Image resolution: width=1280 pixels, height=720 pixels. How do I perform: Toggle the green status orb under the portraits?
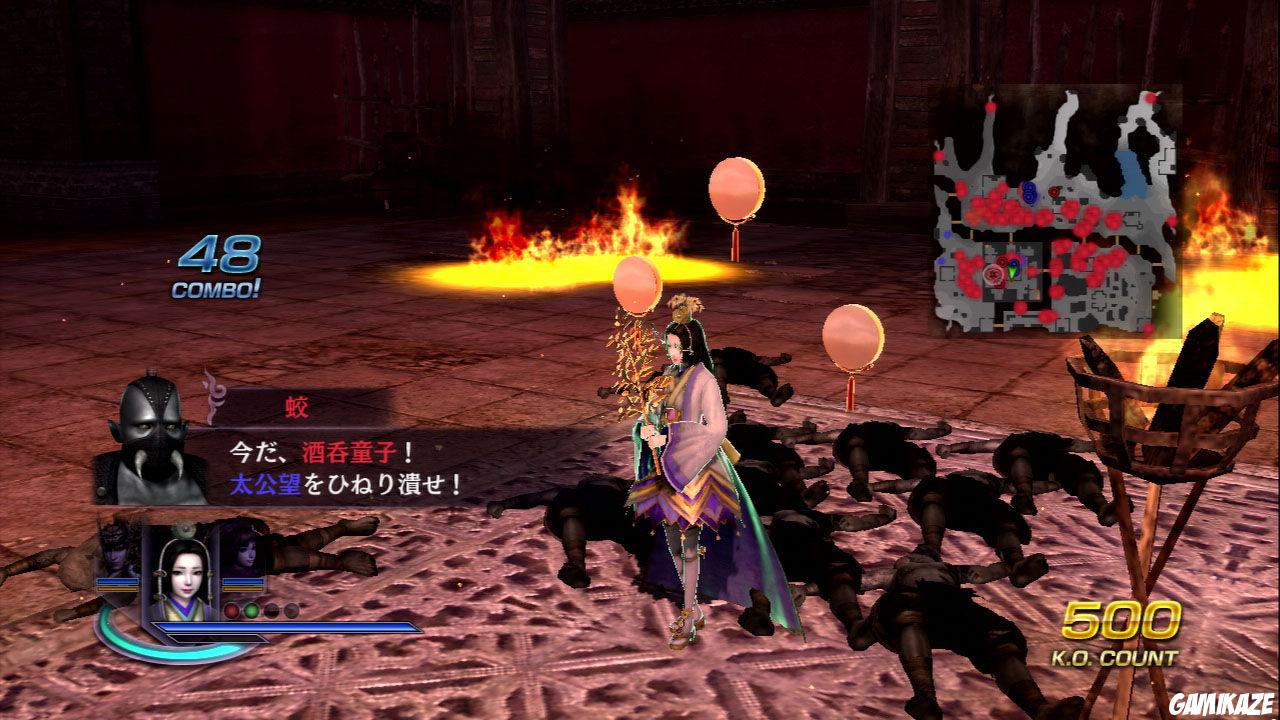pos(251,612)
